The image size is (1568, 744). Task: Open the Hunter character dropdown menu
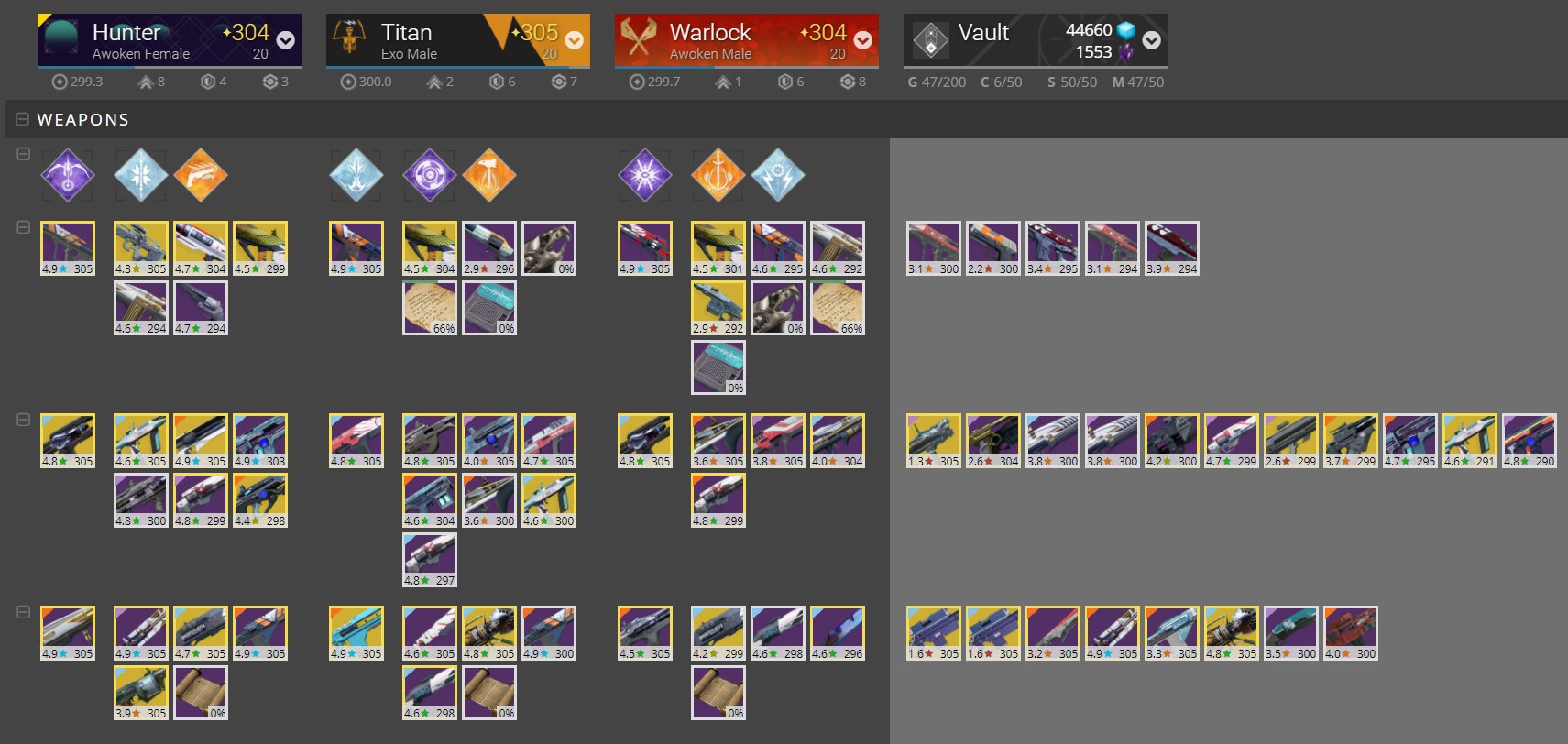(x=285, y=40)
